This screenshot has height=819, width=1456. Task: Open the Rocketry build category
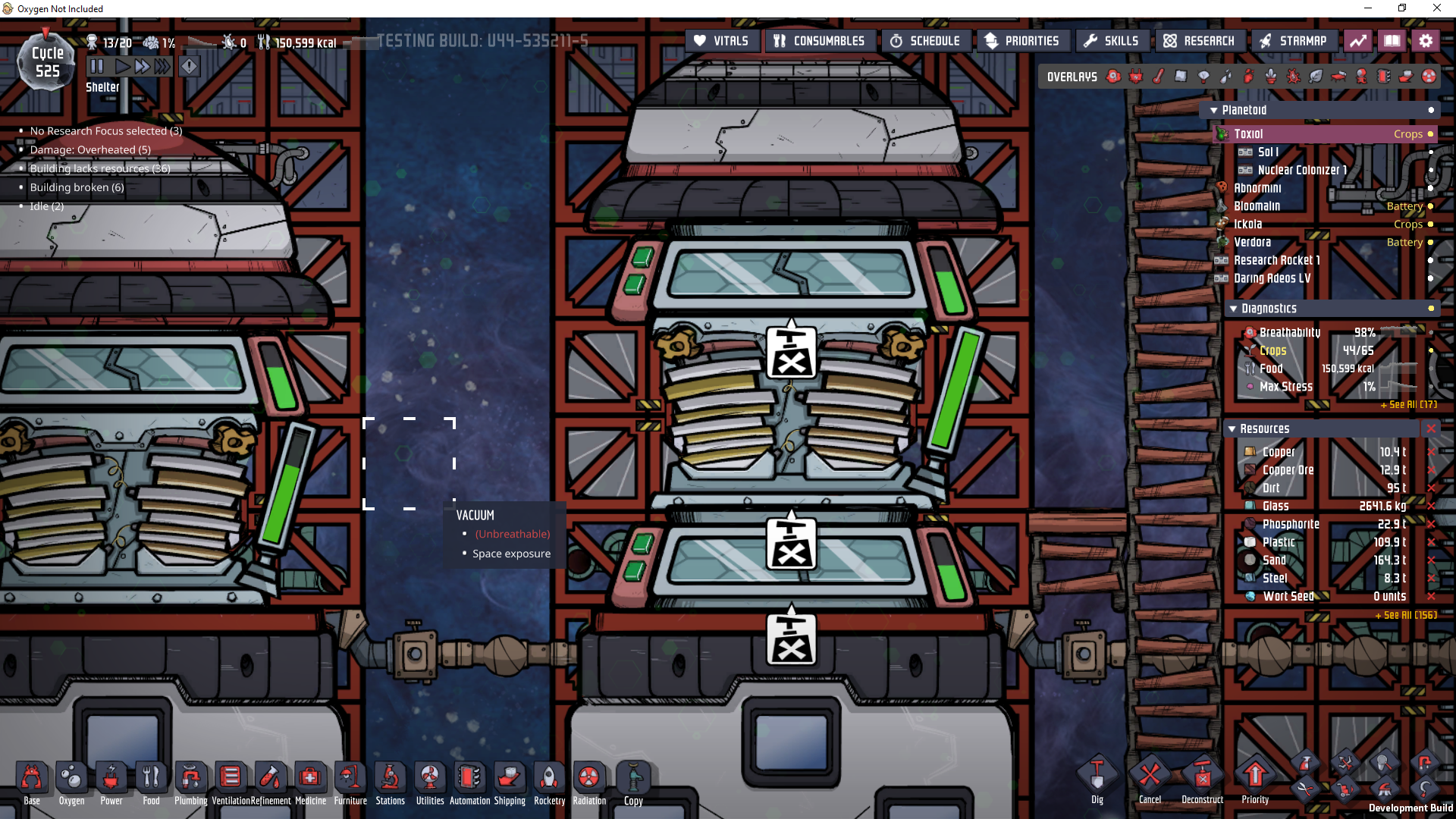click(x=549, y=780)
